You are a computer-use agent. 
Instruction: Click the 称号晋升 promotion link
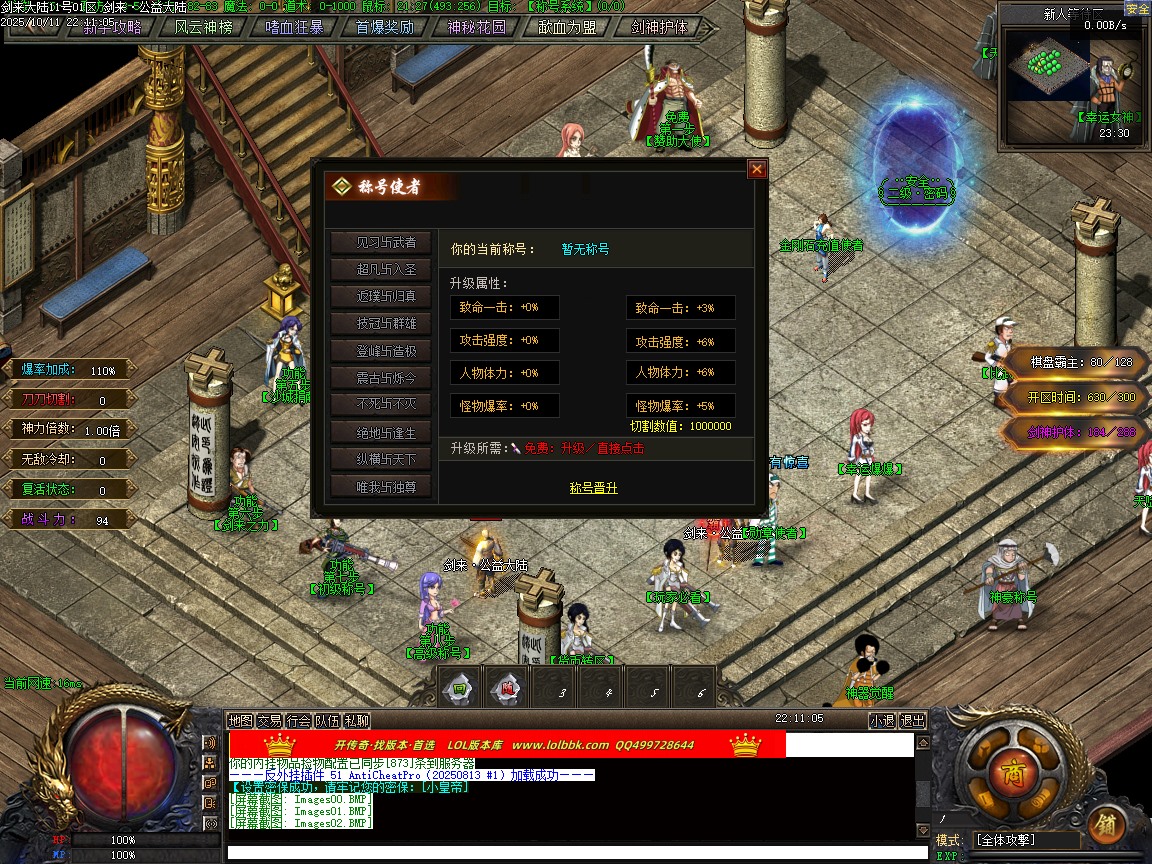coord(593,488)
